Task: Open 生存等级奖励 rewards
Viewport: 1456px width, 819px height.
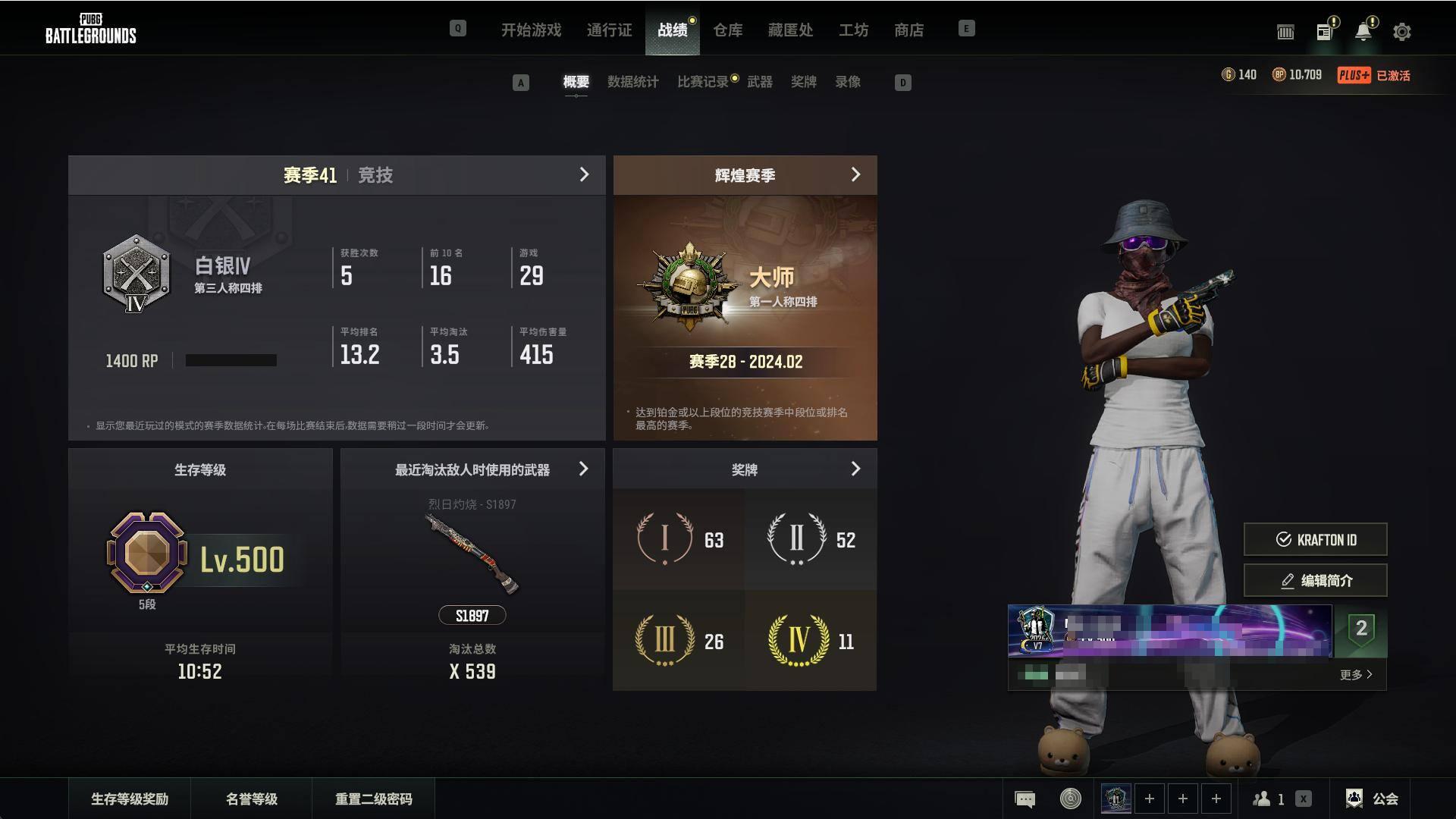Action: tap(130, 799)
